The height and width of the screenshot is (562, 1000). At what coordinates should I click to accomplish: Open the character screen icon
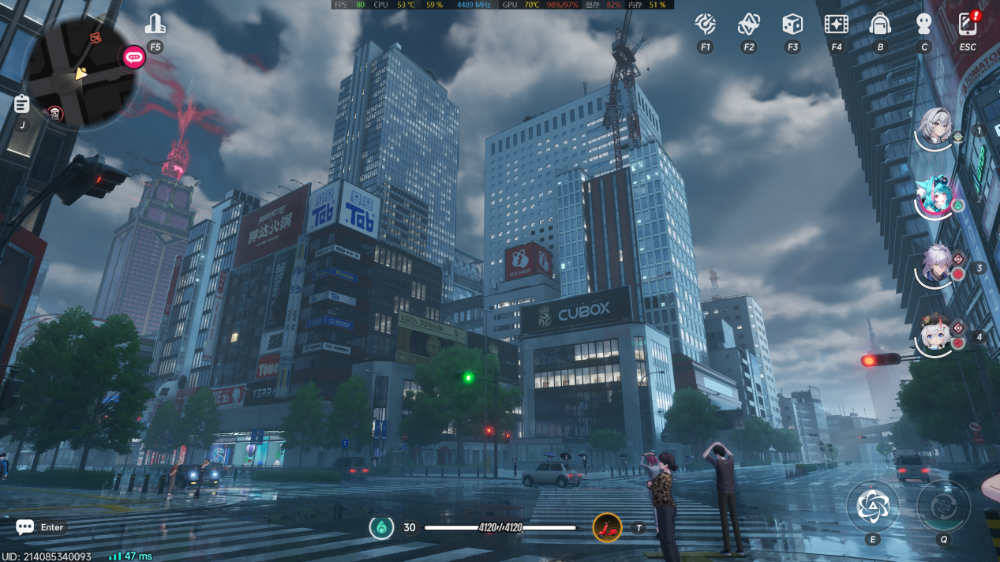coord(924,24)
